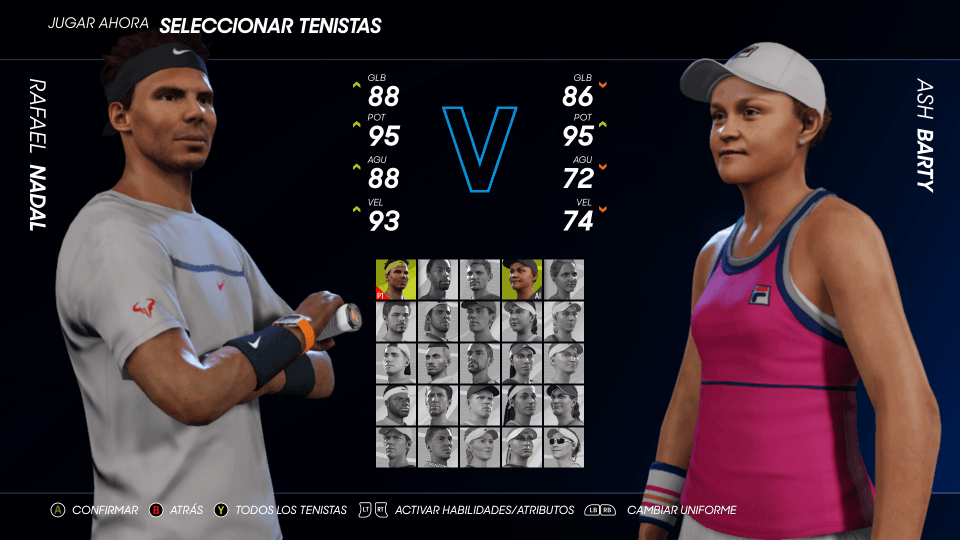
Task: Select the grey portrait of the man in a white headband
Action: [396, 405]
